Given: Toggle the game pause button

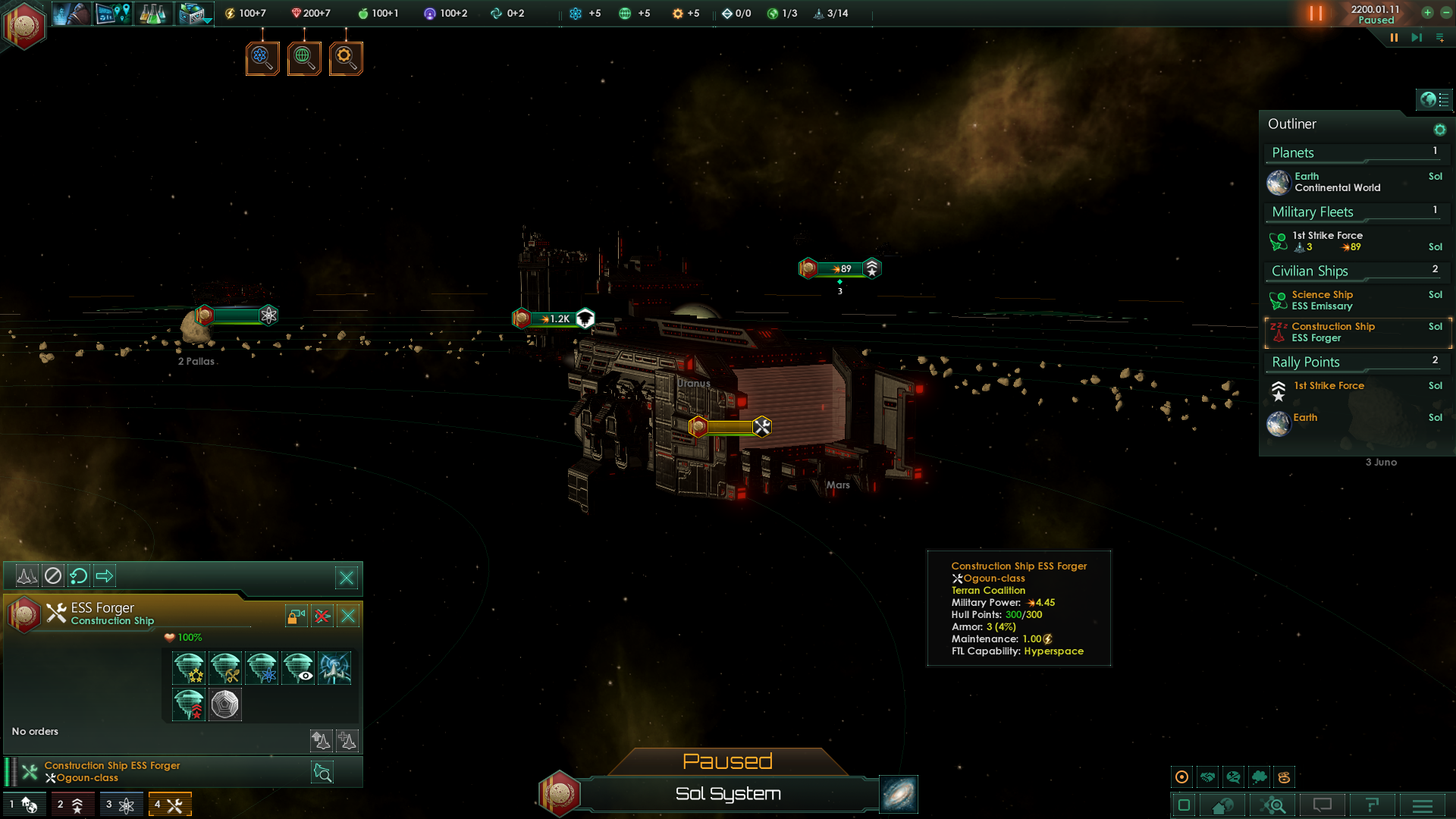Looking at the screenshot, I should (x=1316, y=14).
